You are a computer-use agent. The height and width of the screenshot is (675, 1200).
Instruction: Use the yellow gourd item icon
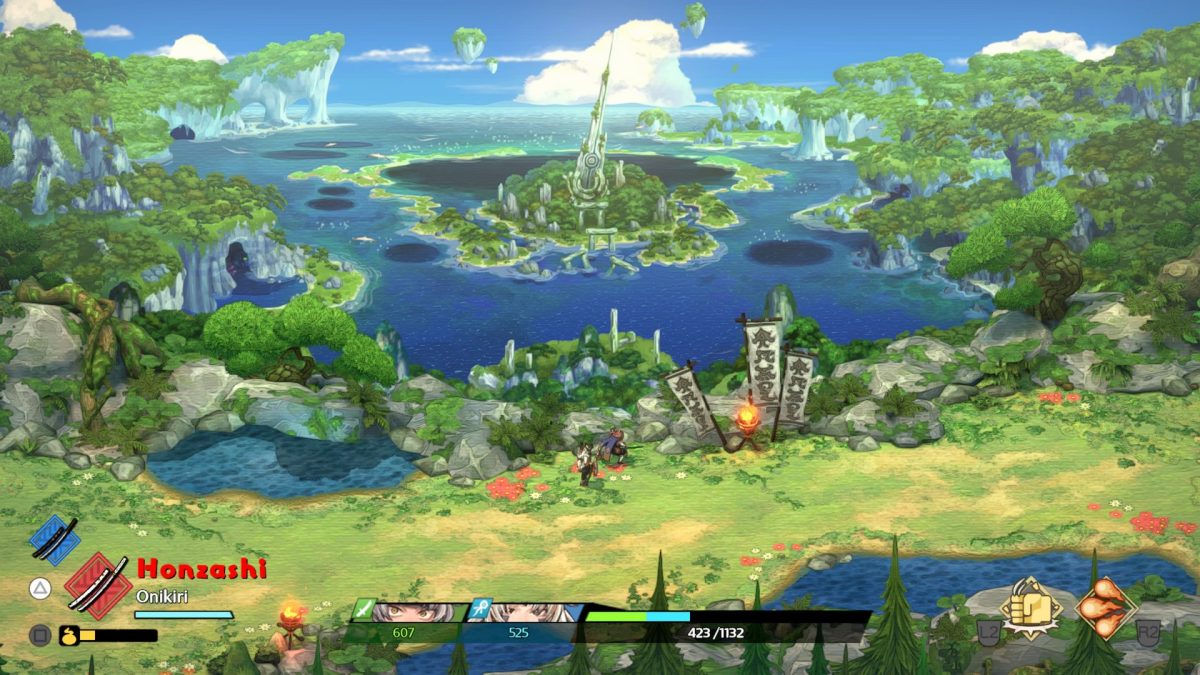tap(70, 635)
